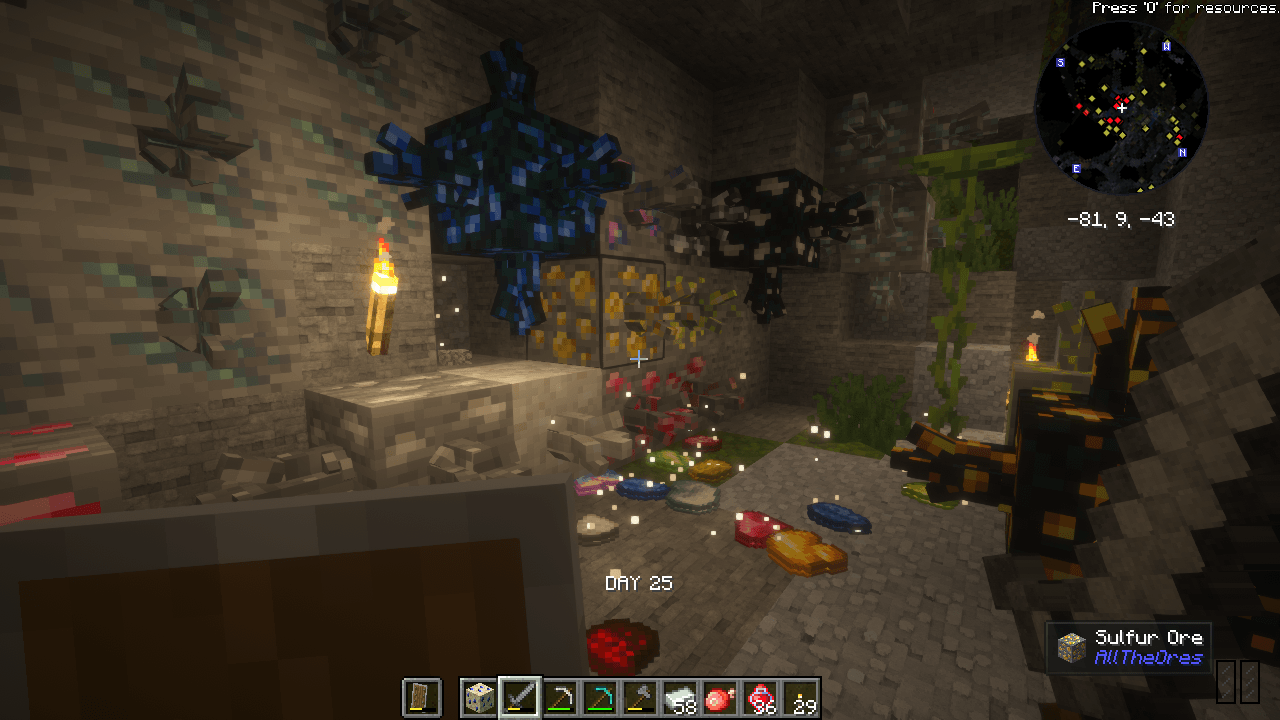Screen dimensions: 1280x720
Task: Choose the diamond pickaxe hotbar slot
Action: [601, 697]
